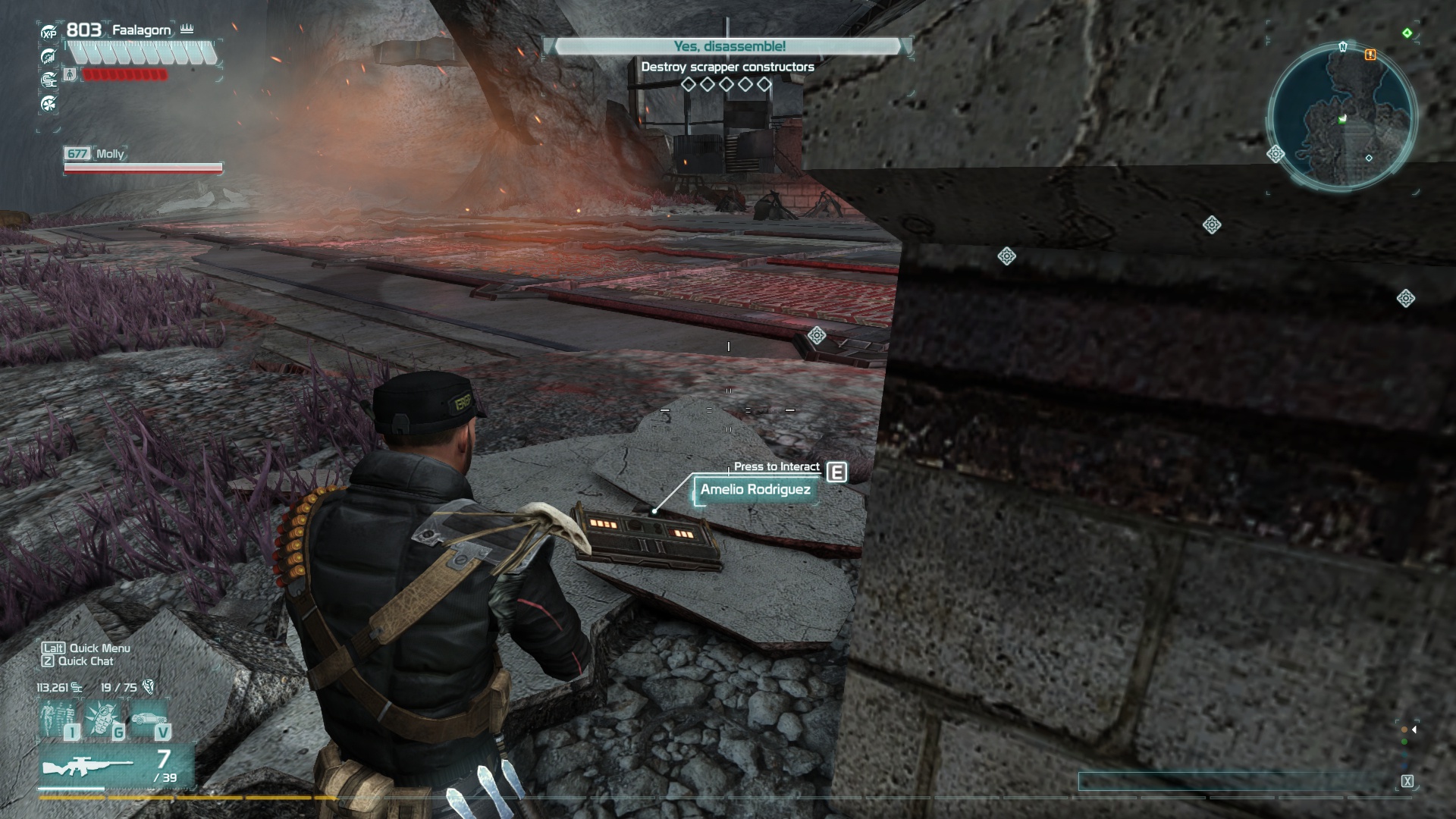The image size is (1456, 819).
Task: Choose the orange chat channel dot
Action: [x=1404, y=730]
